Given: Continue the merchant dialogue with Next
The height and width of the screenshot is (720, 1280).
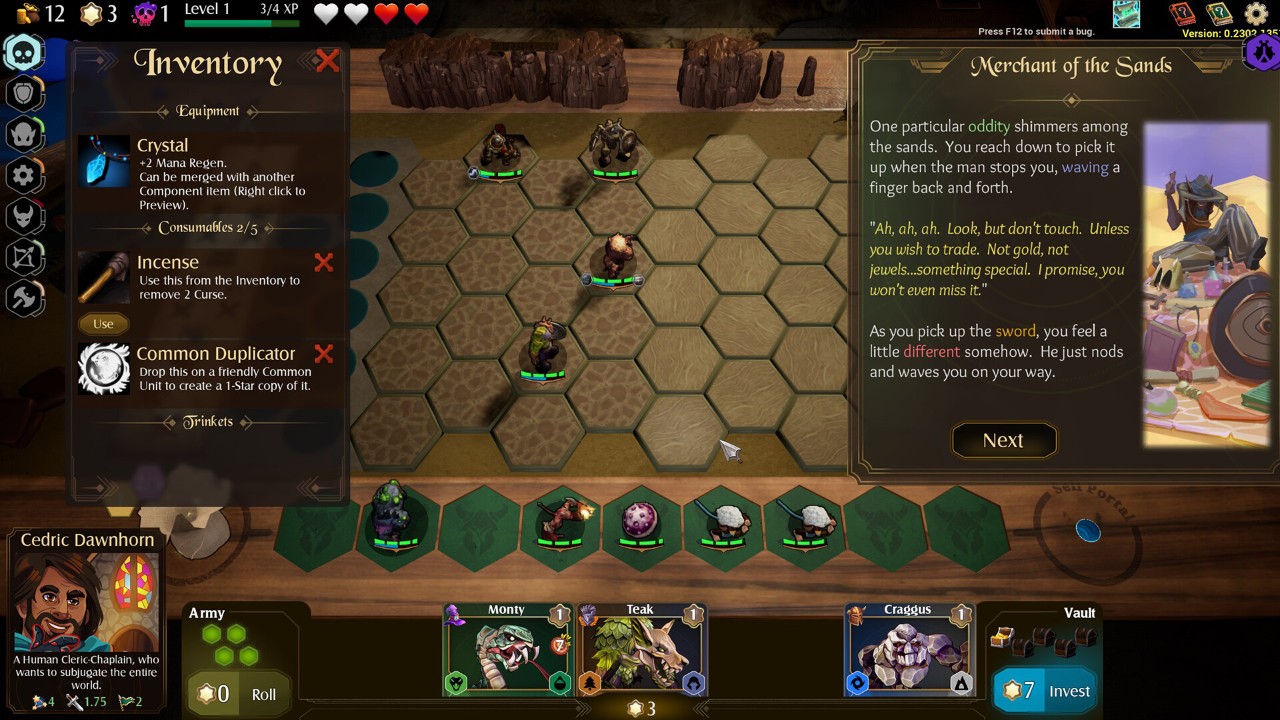Looking at the screenshot, I should (1003, 441).
